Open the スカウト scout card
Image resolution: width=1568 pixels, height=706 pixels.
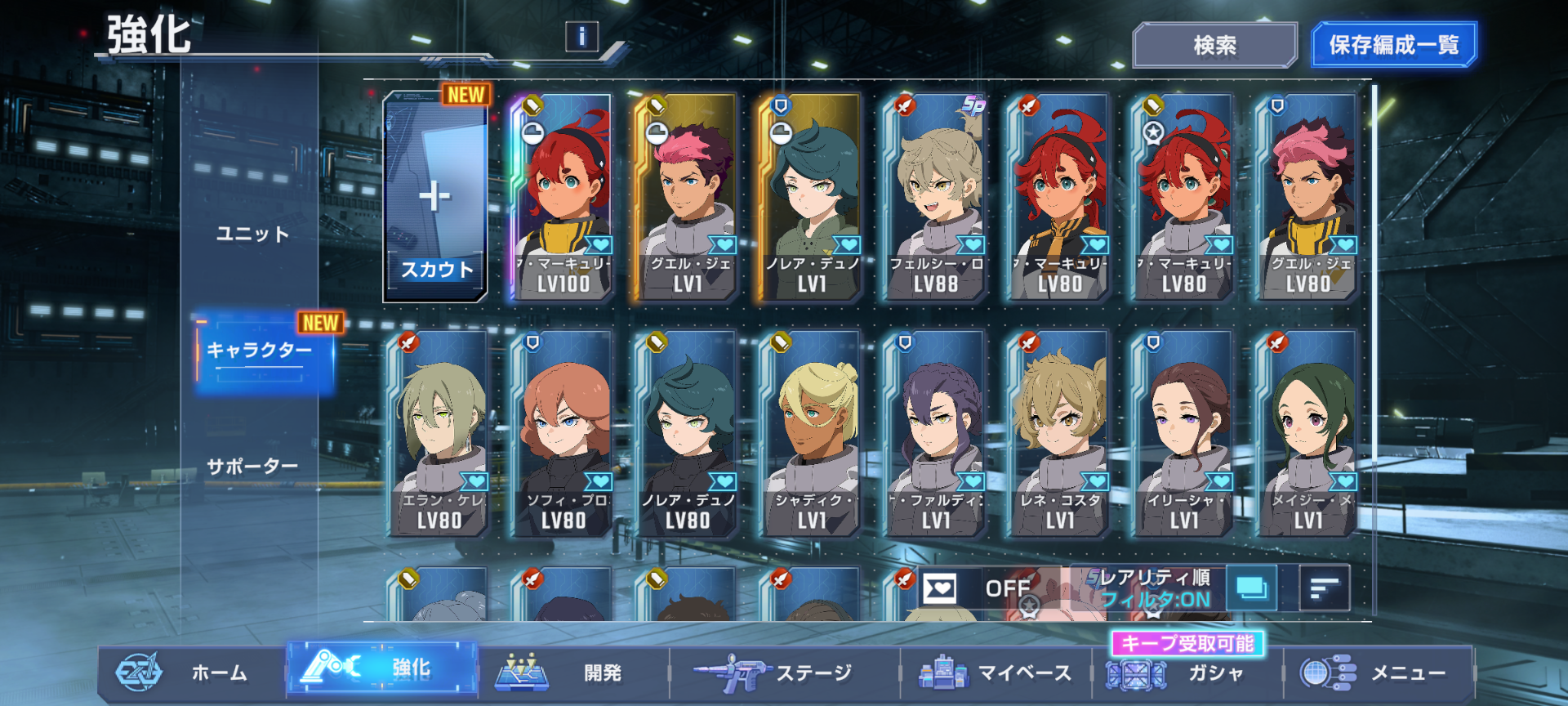pyautogui.click(x=435, y=198)
